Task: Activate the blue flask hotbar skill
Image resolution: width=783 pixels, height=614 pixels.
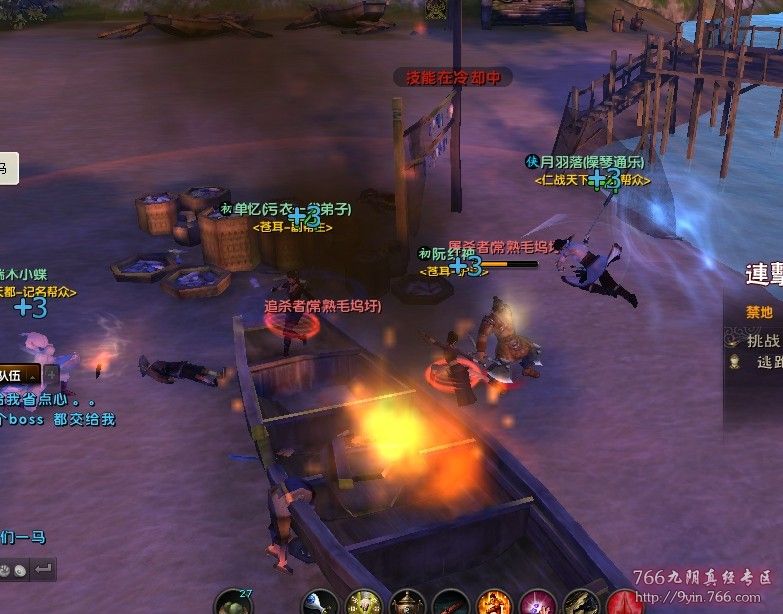Action: click(321, 601)
